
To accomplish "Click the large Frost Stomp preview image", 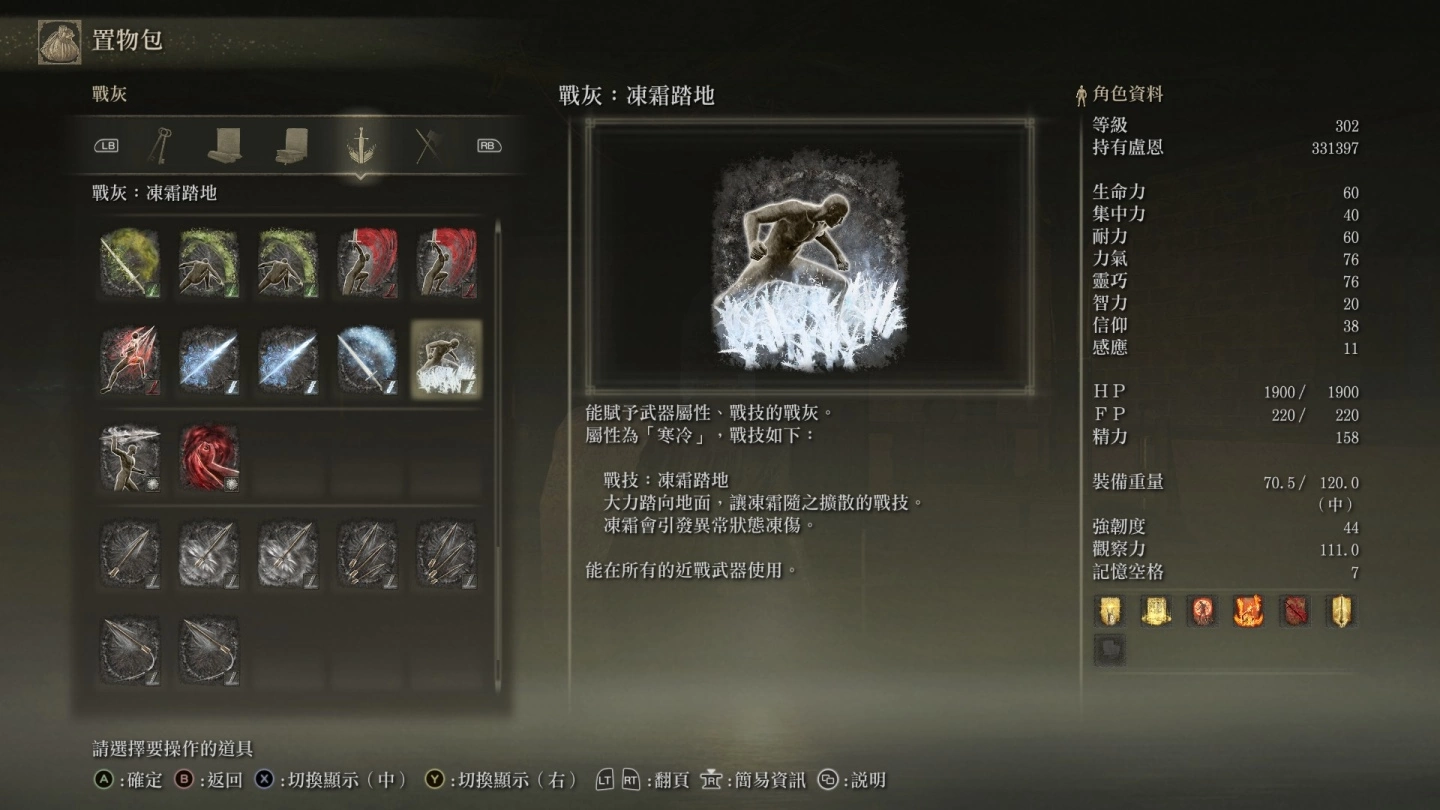I will (x=810, y=259).
